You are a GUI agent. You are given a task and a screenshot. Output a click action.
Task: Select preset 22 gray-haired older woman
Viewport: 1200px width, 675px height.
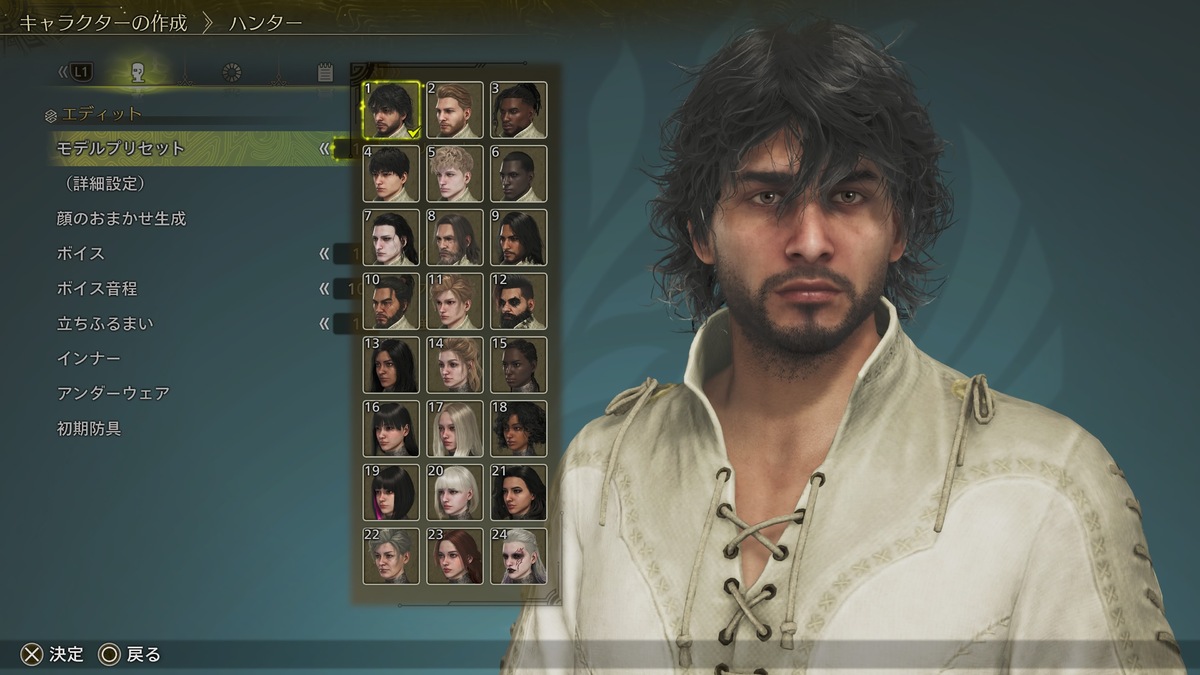point(391,556)
